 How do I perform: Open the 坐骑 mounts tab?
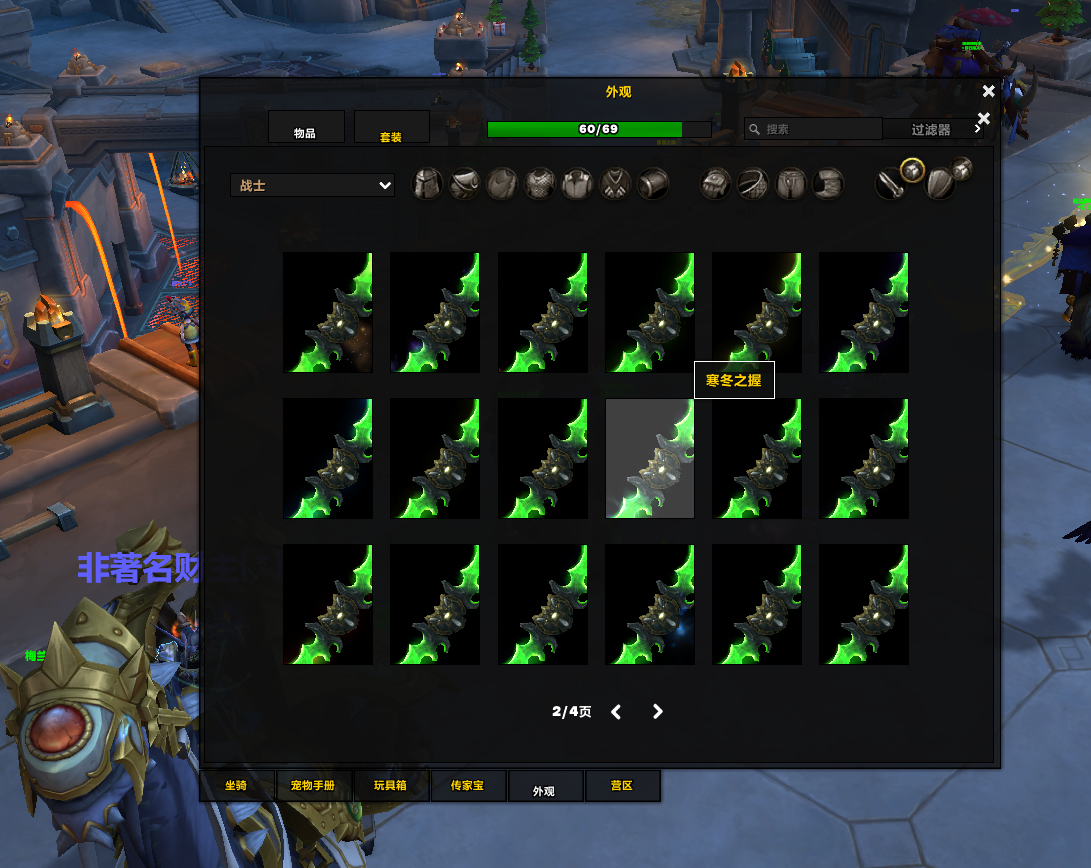(x=236, y=786)
